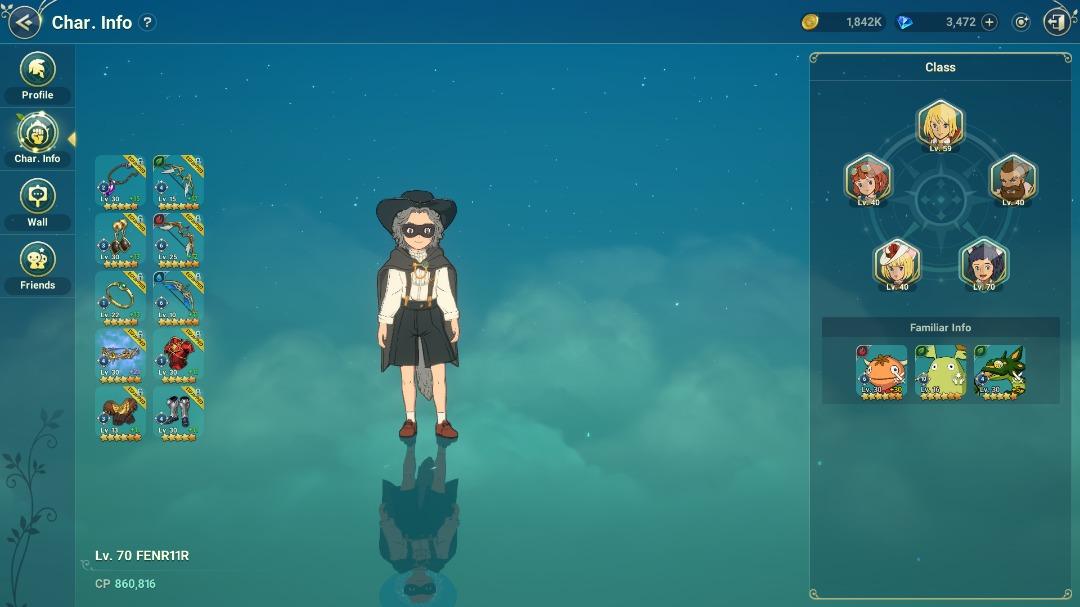Choose the bearded level 40 class portrait

tap(1013, 180)
